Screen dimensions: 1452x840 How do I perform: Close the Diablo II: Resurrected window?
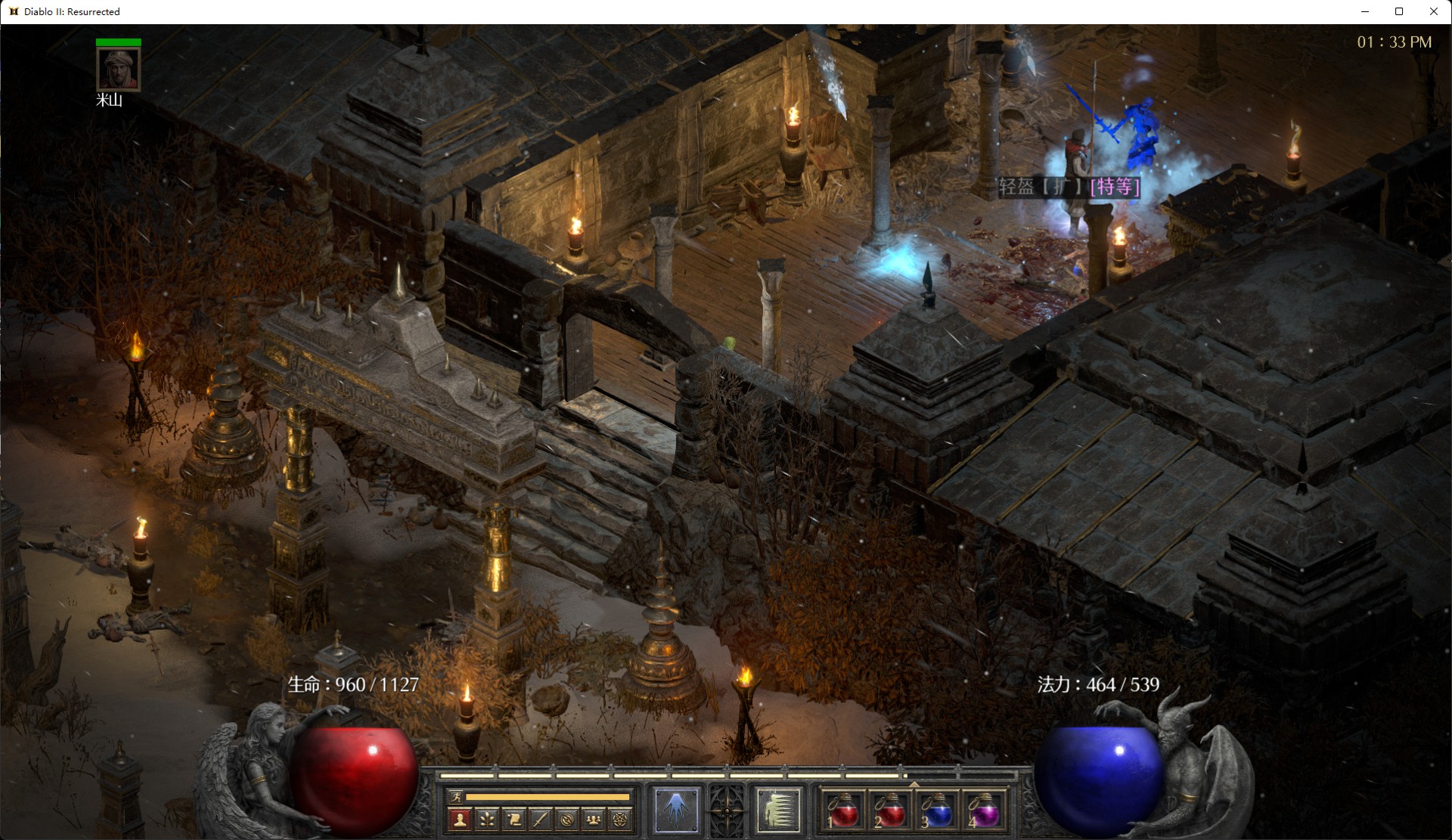pyautogui.click(x=1433, y=11)
